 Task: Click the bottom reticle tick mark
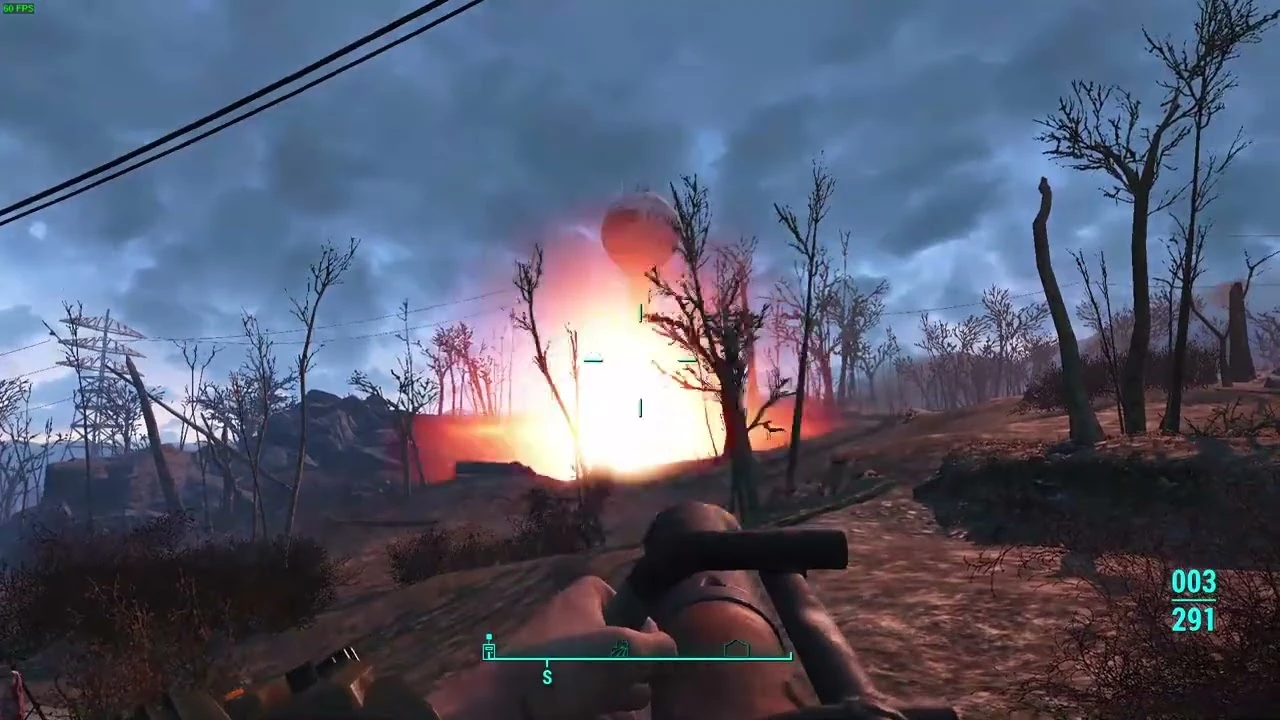[640, 408]
